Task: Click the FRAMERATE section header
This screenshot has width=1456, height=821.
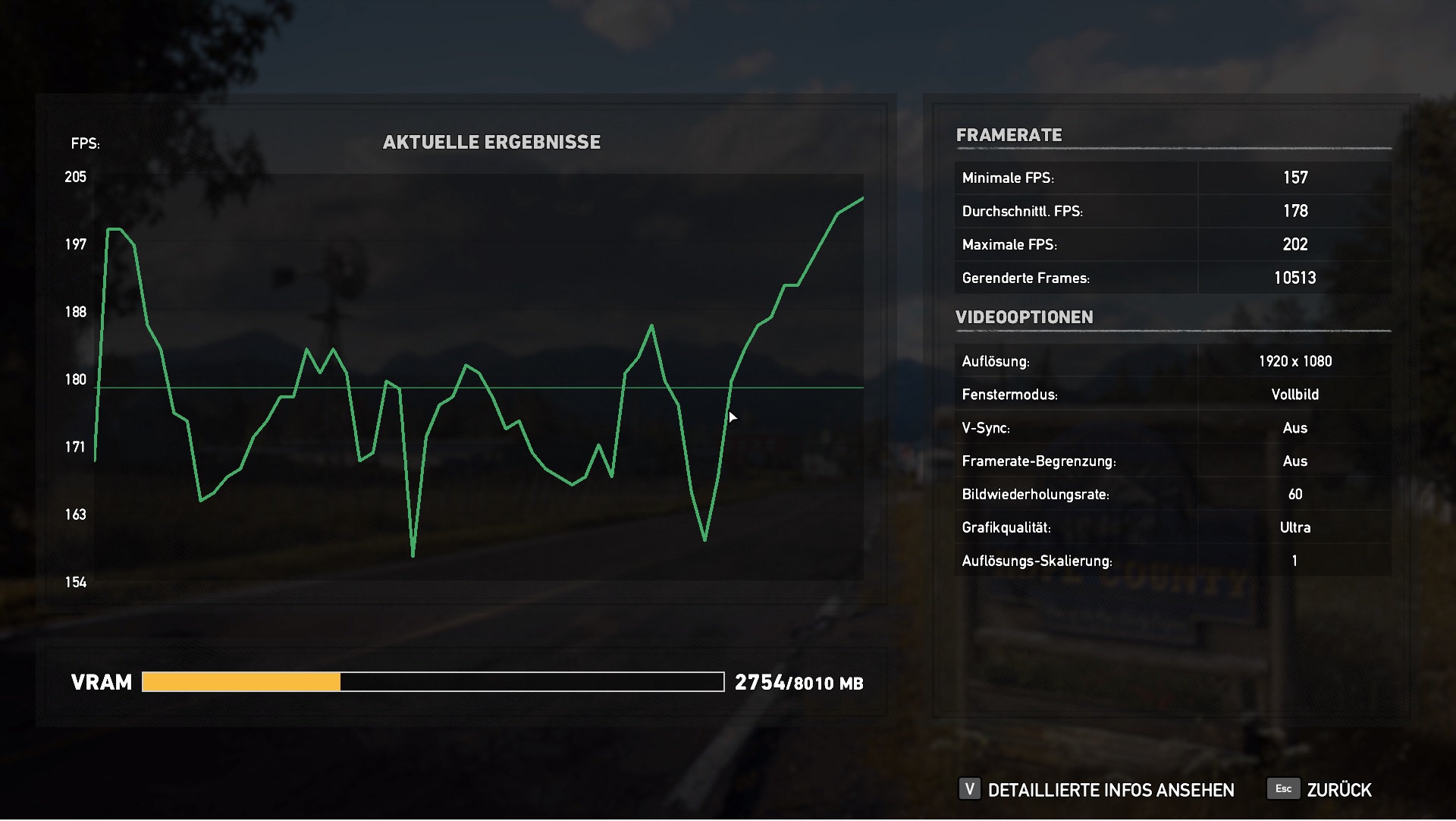Action: (1009, 135)
